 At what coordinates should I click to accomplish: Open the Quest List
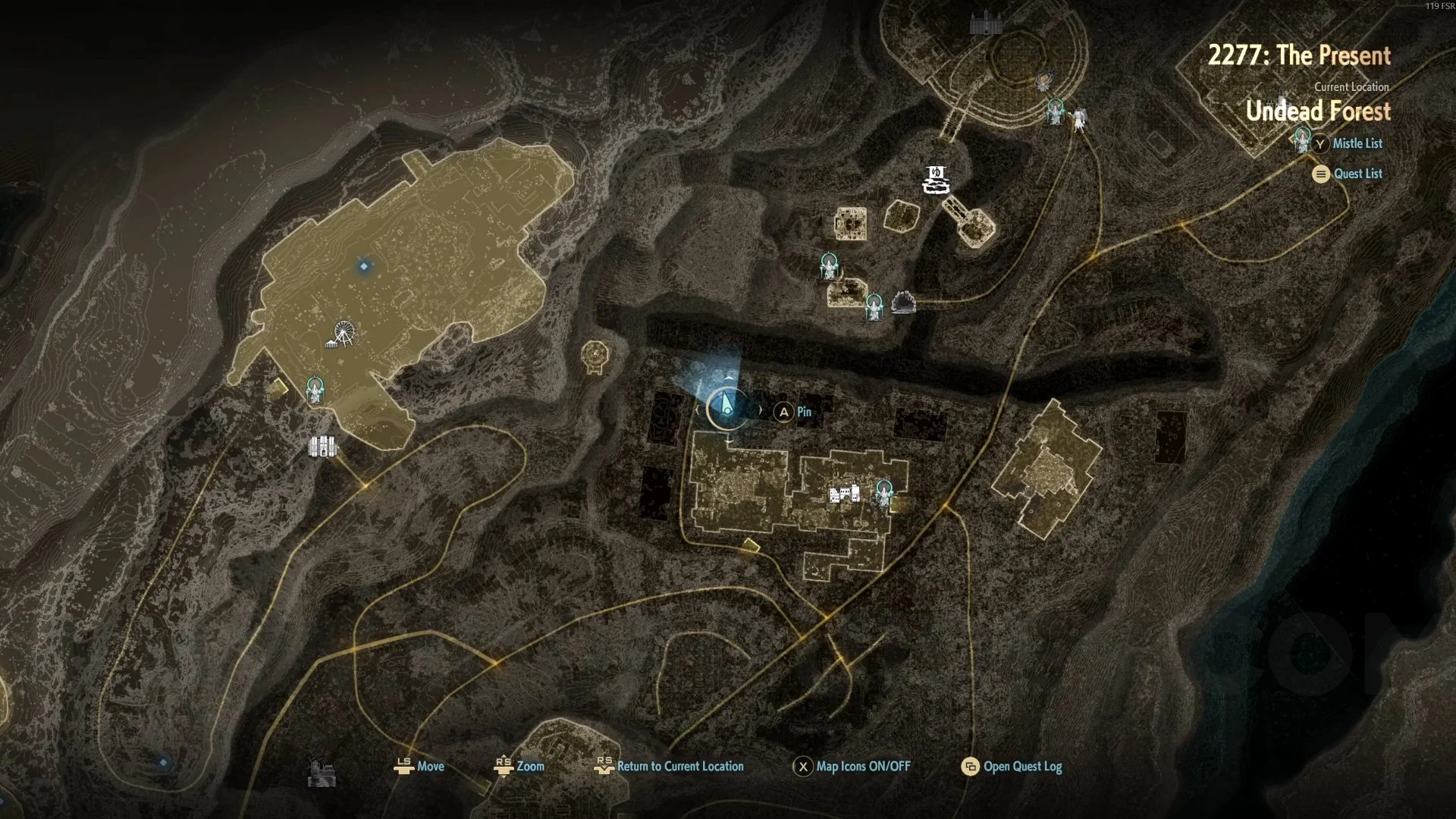[x=1357, y=174]
